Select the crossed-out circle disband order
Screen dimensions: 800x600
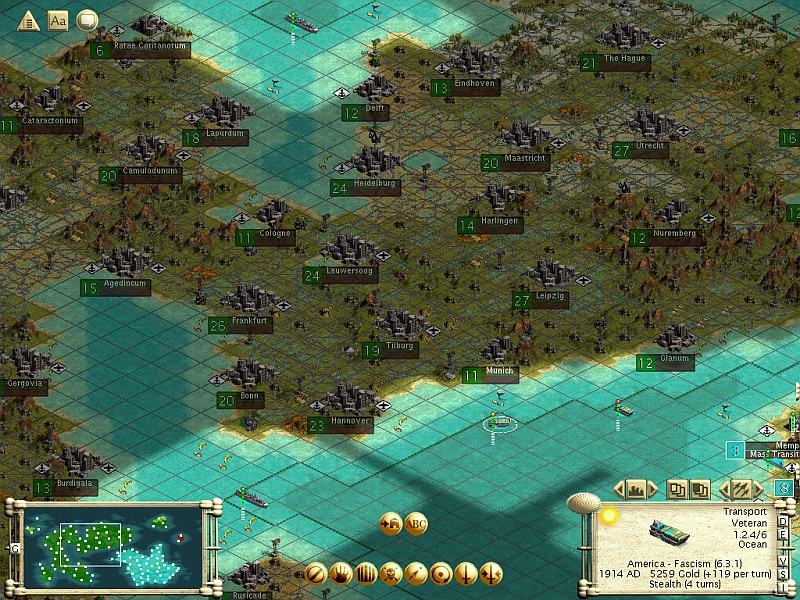[316, 574]
